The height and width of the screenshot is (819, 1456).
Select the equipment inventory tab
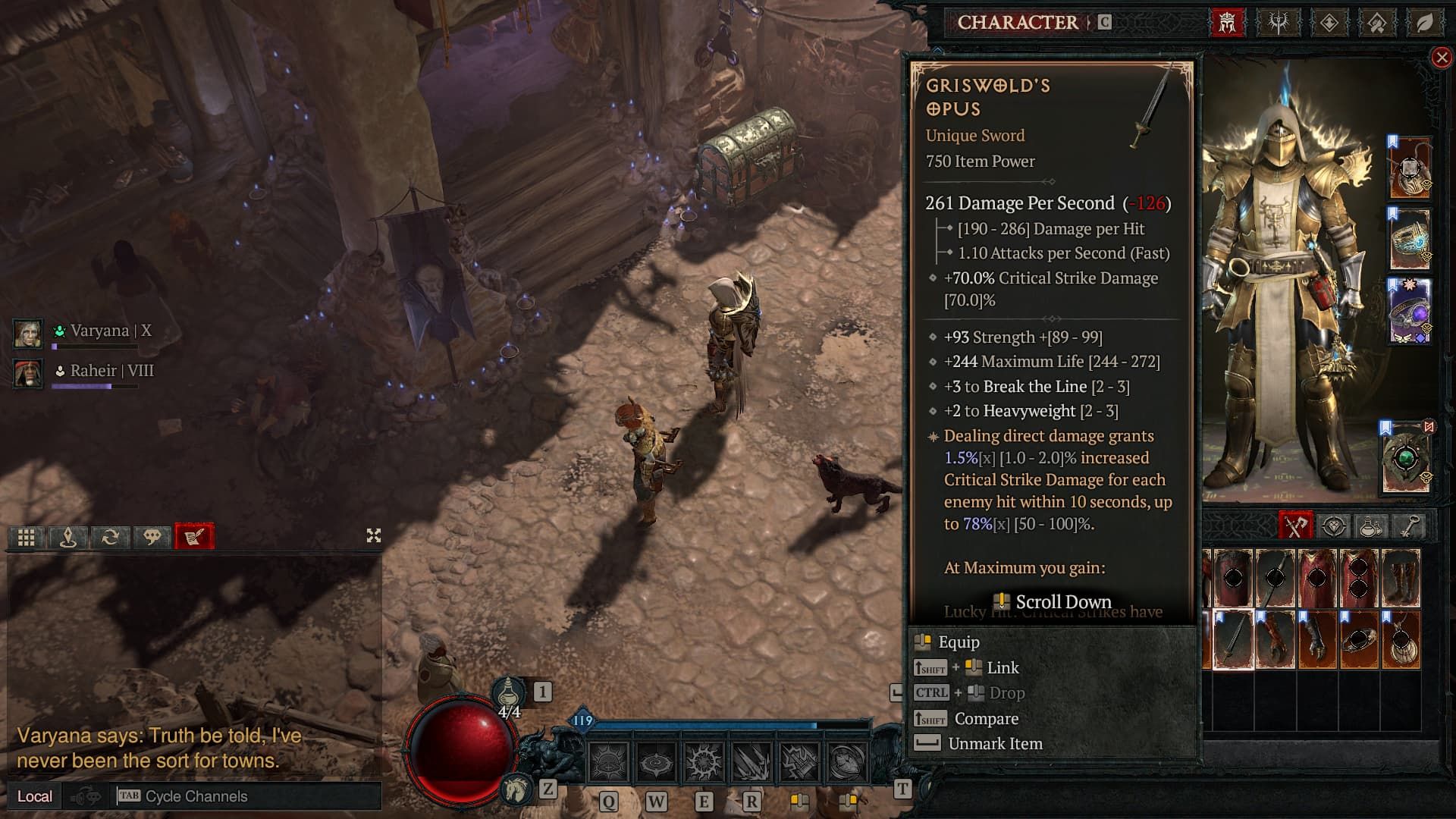[1295, 526]
